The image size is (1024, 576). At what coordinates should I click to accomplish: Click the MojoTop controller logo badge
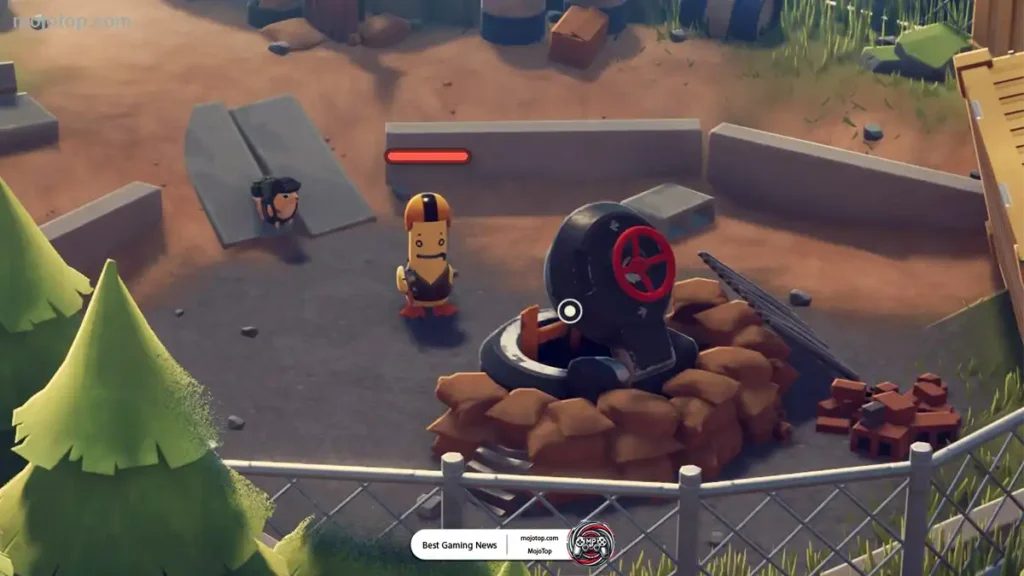pyautogui.click(x=590, y=544)
